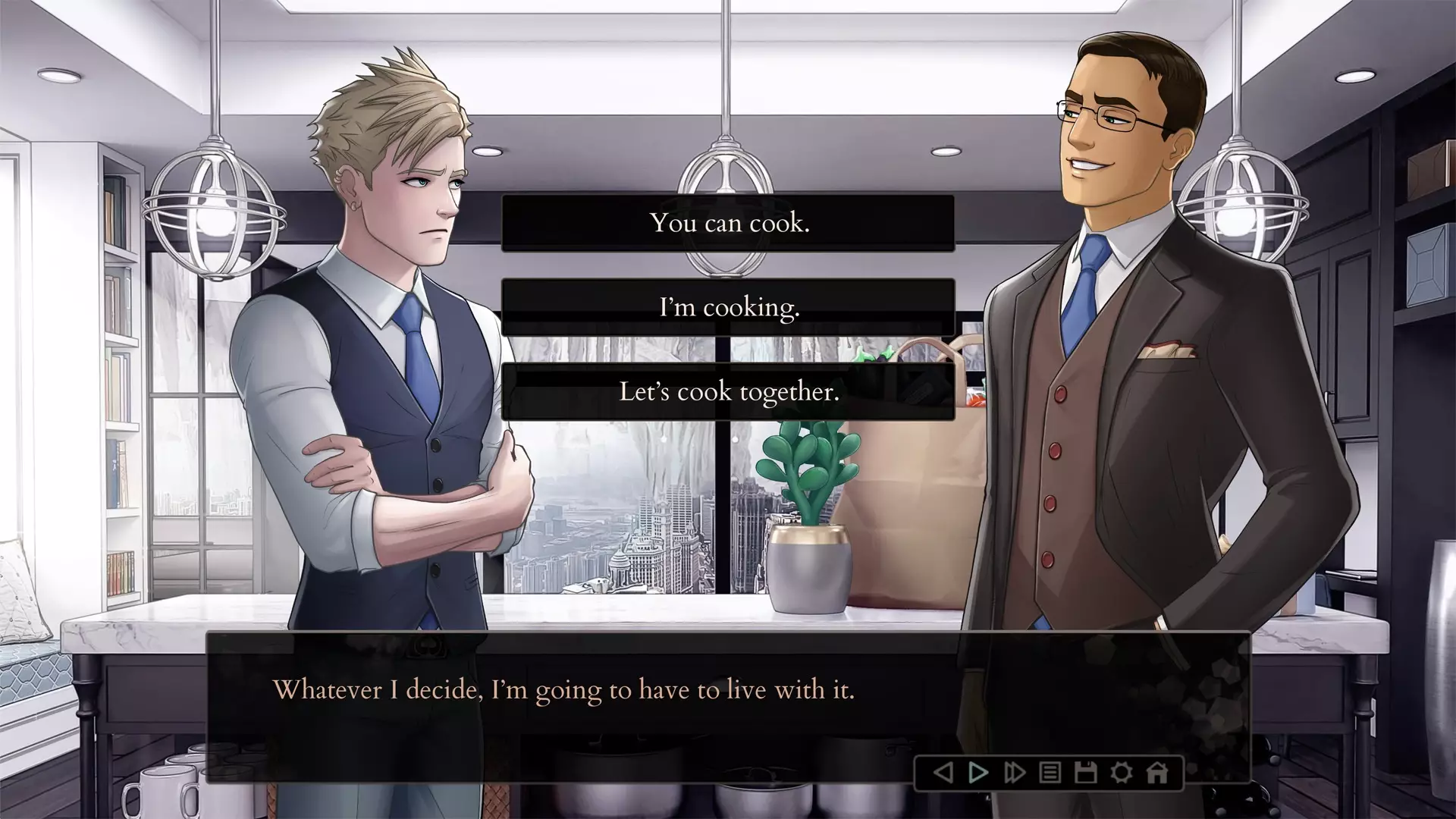Open the settings gear
Screen dimensions: 1456x819
1121,773
